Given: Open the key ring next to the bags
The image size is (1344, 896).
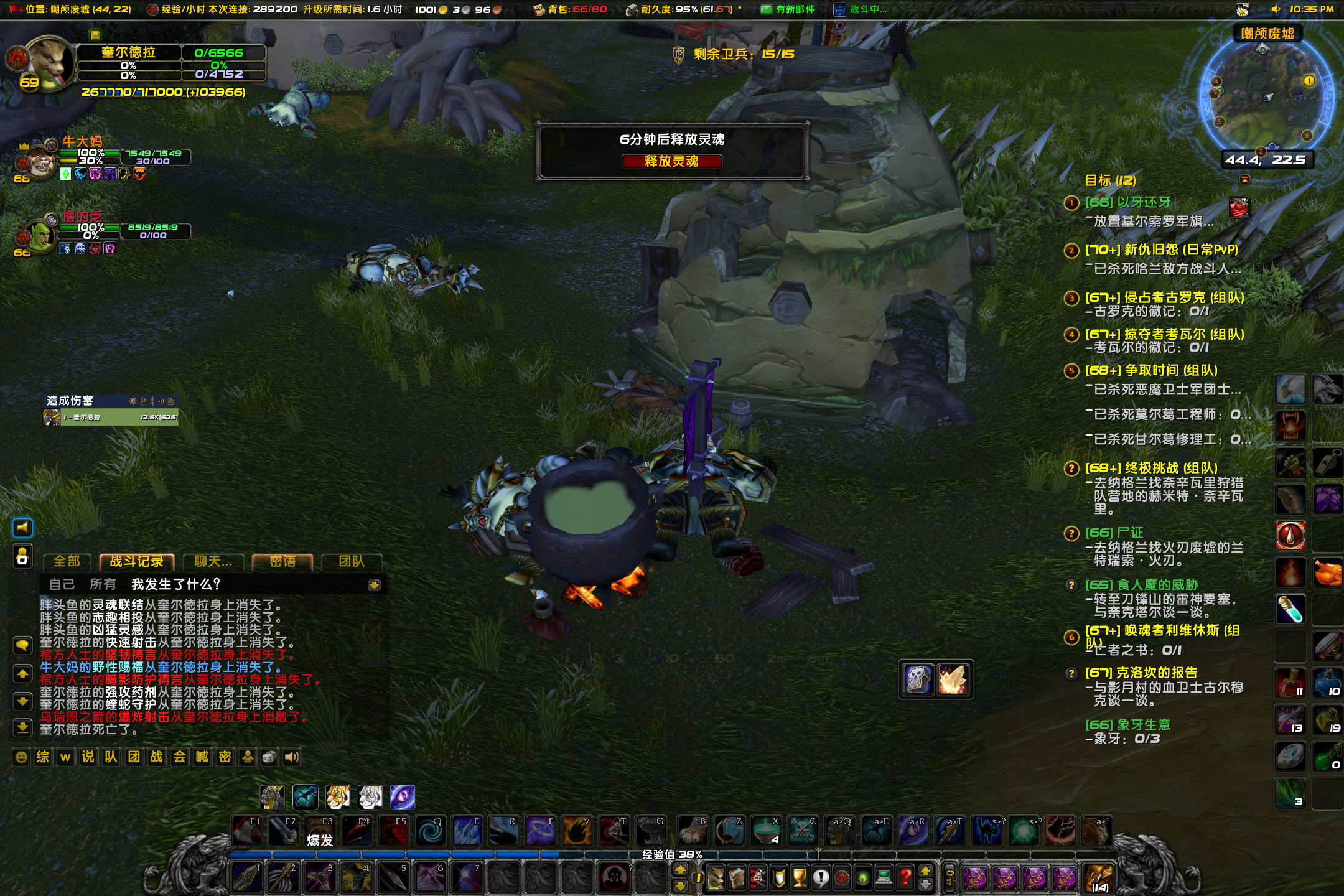Looking at the screenshot, I should coord(949,879).
